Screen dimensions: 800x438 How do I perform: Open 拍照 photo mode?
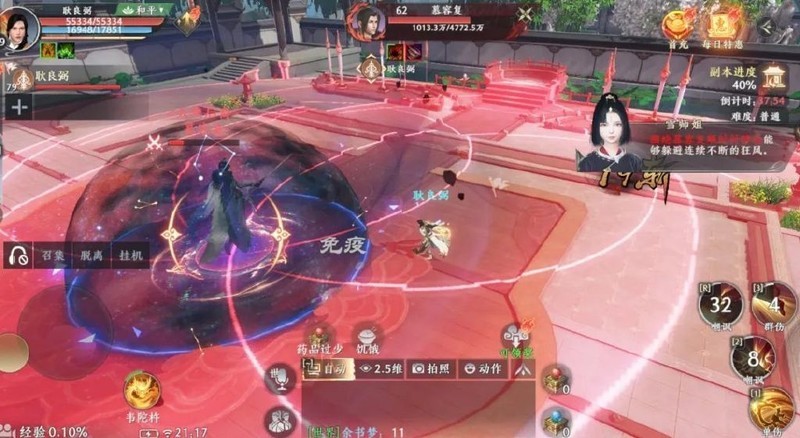(433, 368)
